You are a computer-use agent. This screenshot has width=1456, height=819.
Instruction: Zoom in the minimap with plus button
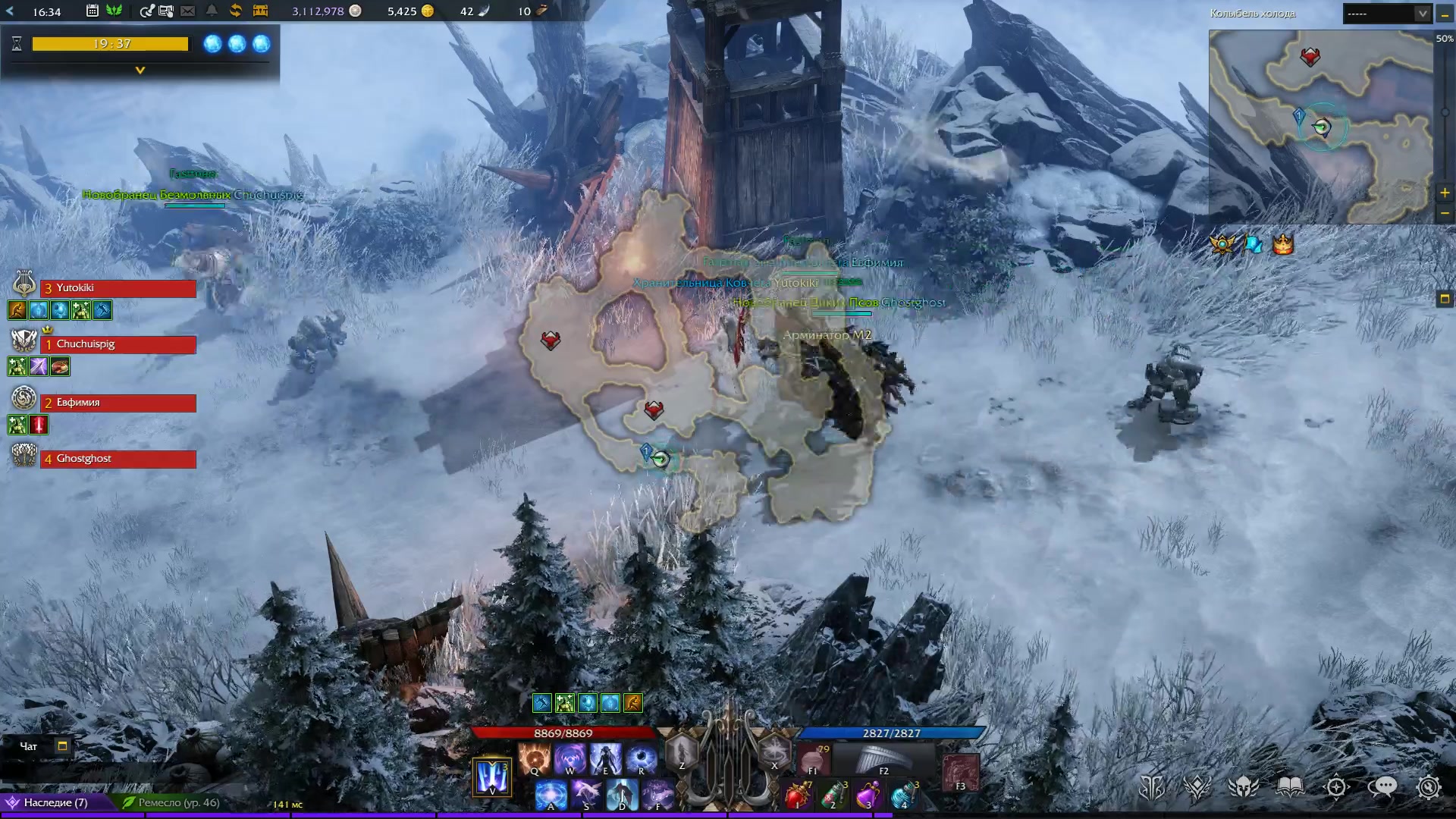click(x=1445, y=193)
